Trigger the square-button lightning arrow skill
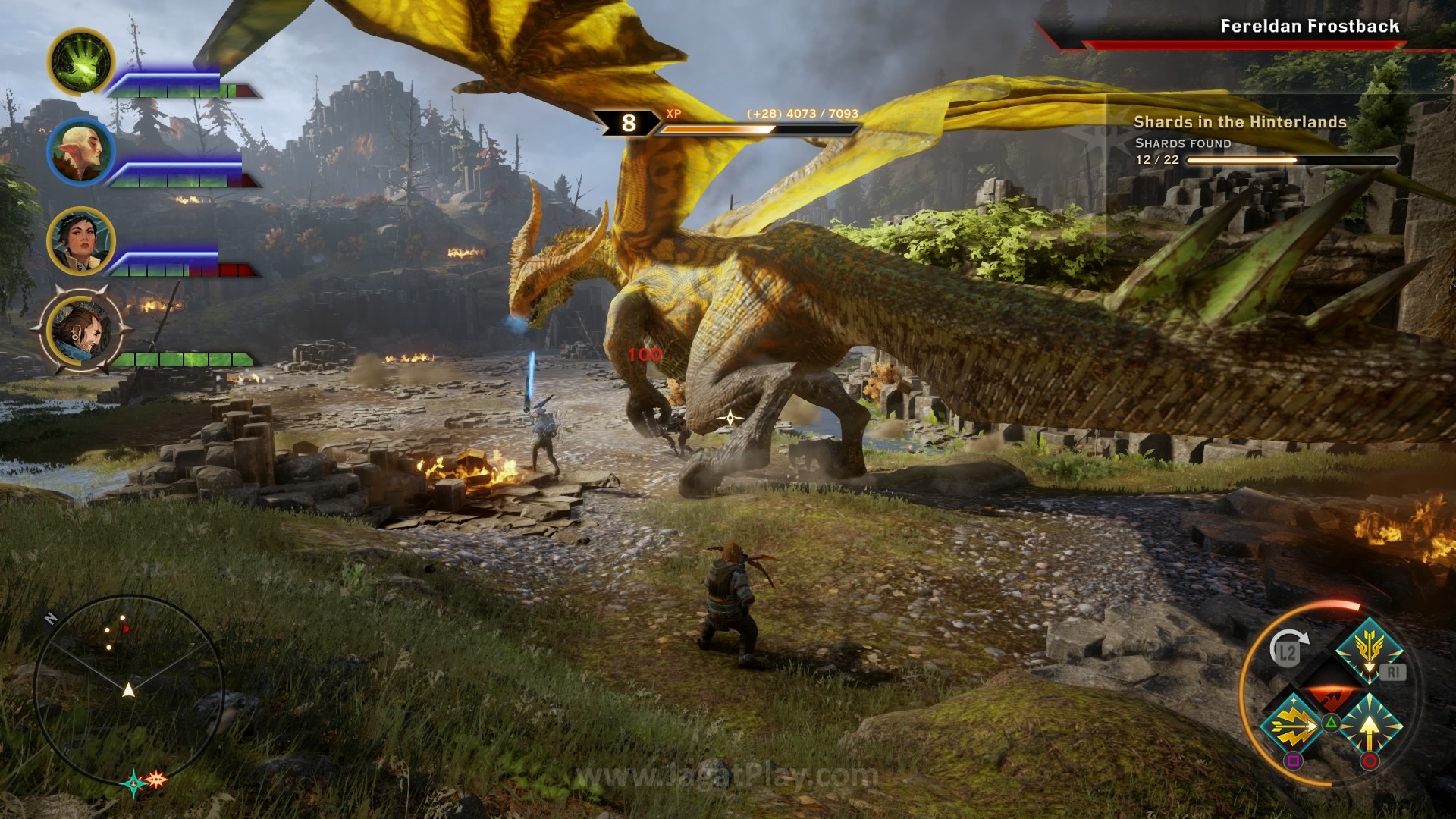 pyautogui.click(x=1292, y=724)
